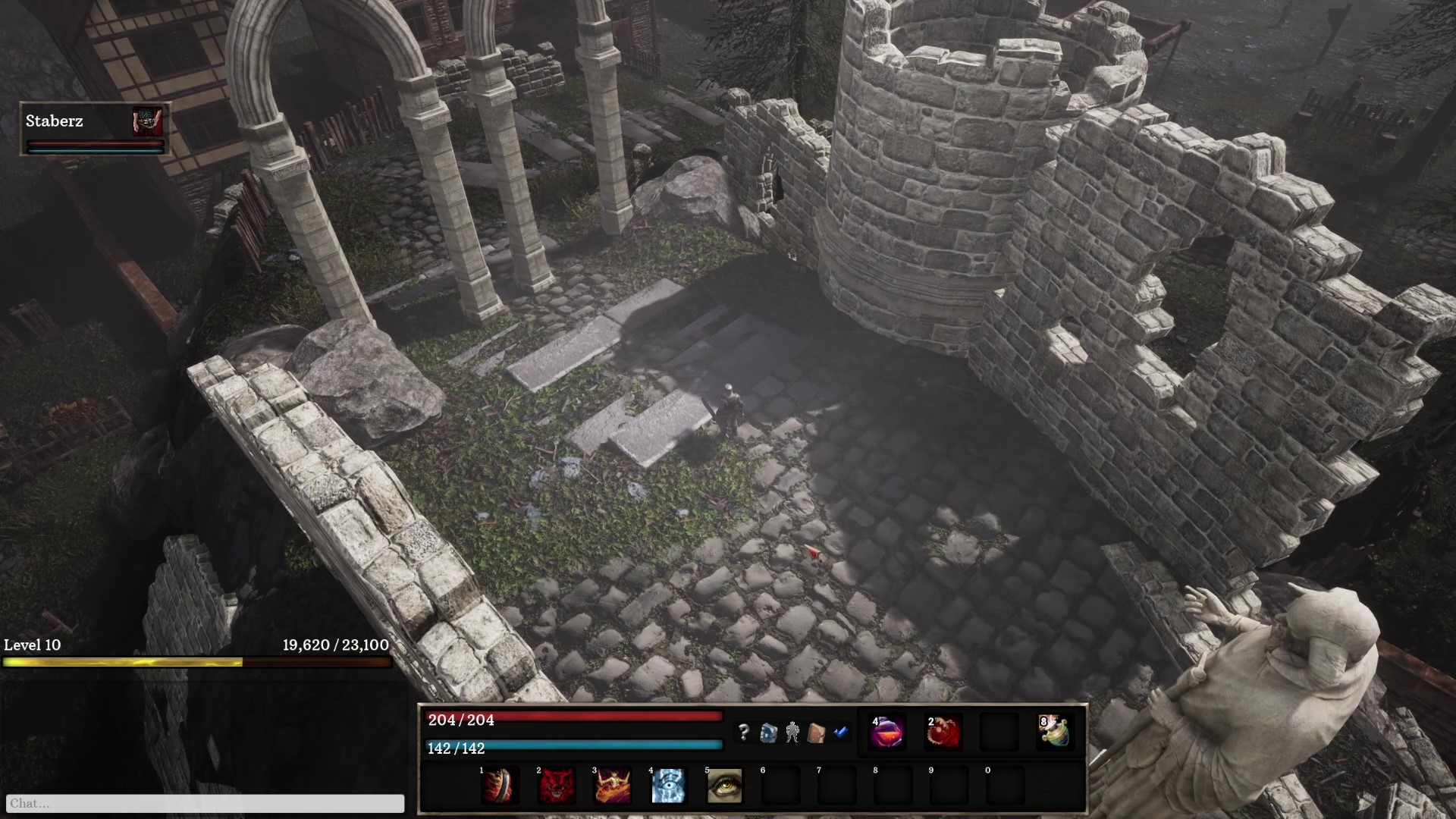
Task: Open the help menu via question mark icon
Action: [x=745, y=732]
